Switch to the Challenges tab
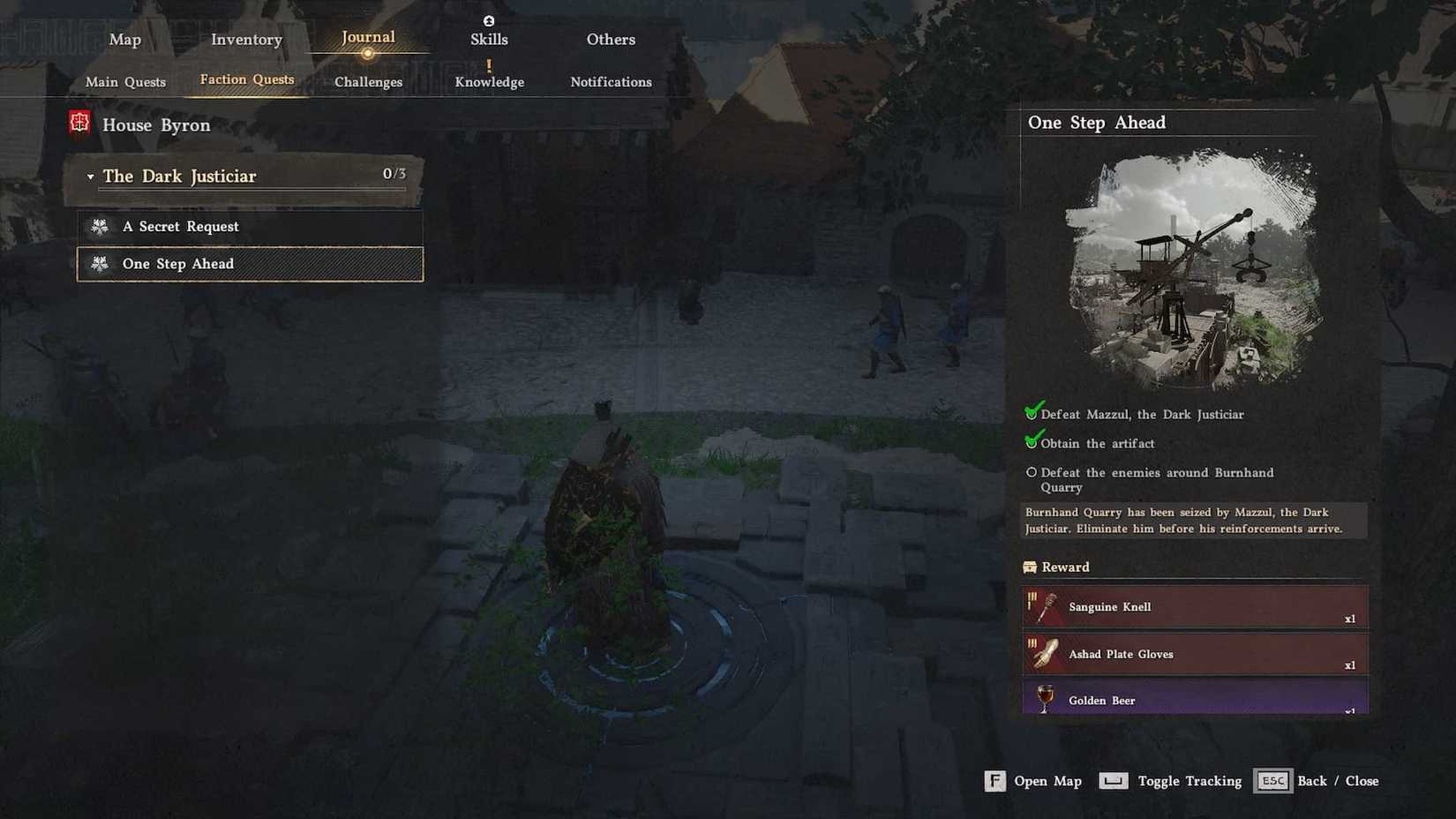This screenshot has width=1456, height=819. 368,81
